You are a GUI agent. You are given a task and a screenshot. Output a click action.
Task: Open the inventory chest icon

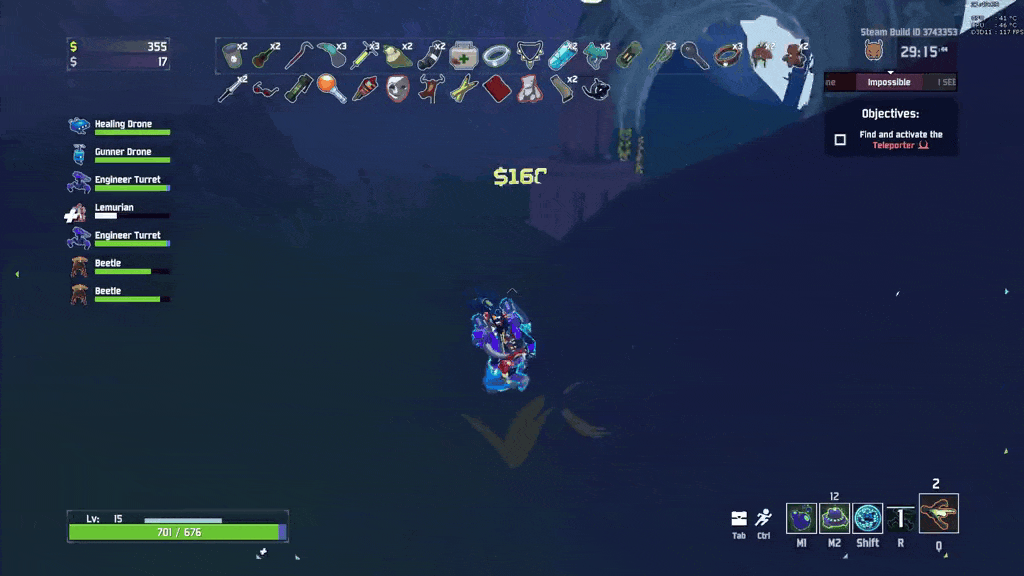739,518
